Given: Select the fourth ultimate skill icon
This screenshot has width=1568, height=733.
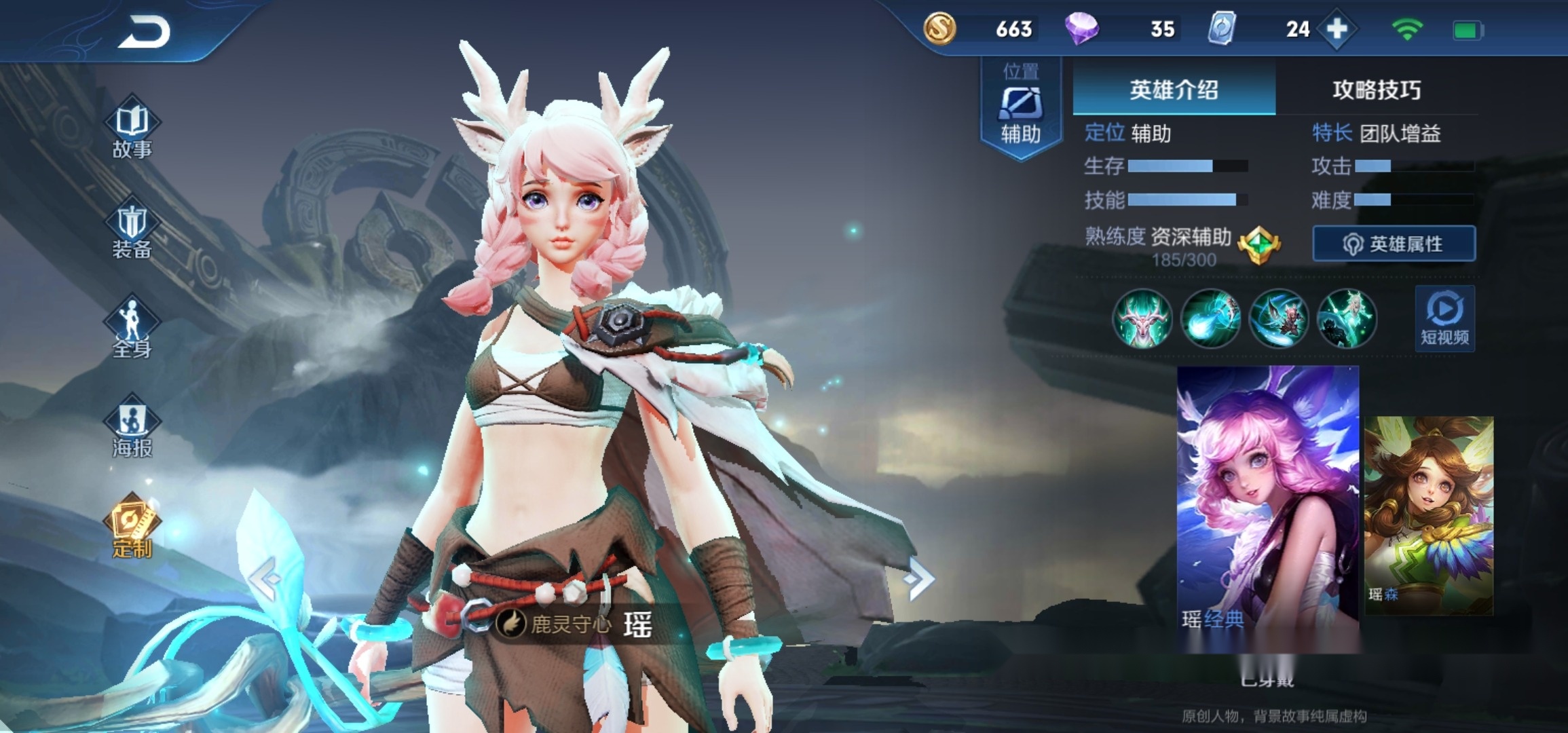Looking at the screenshot, I should pyautogui.click(x=1347, y=318).
